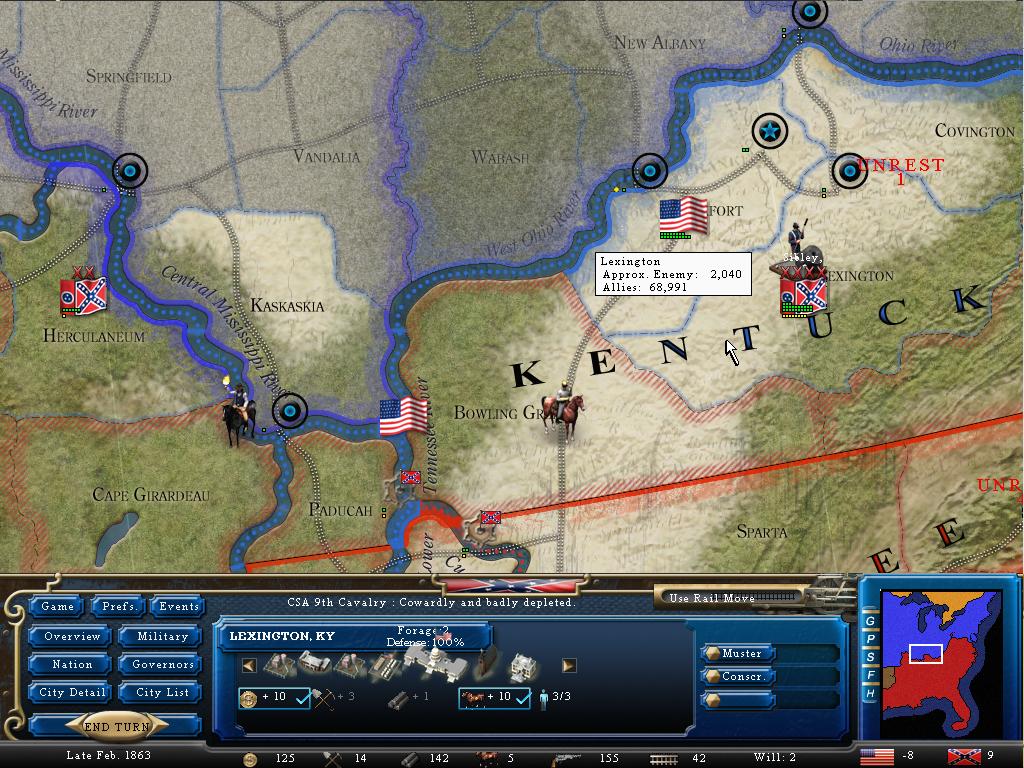
Task: Show the Events log
Action: (x=179, y=606)
